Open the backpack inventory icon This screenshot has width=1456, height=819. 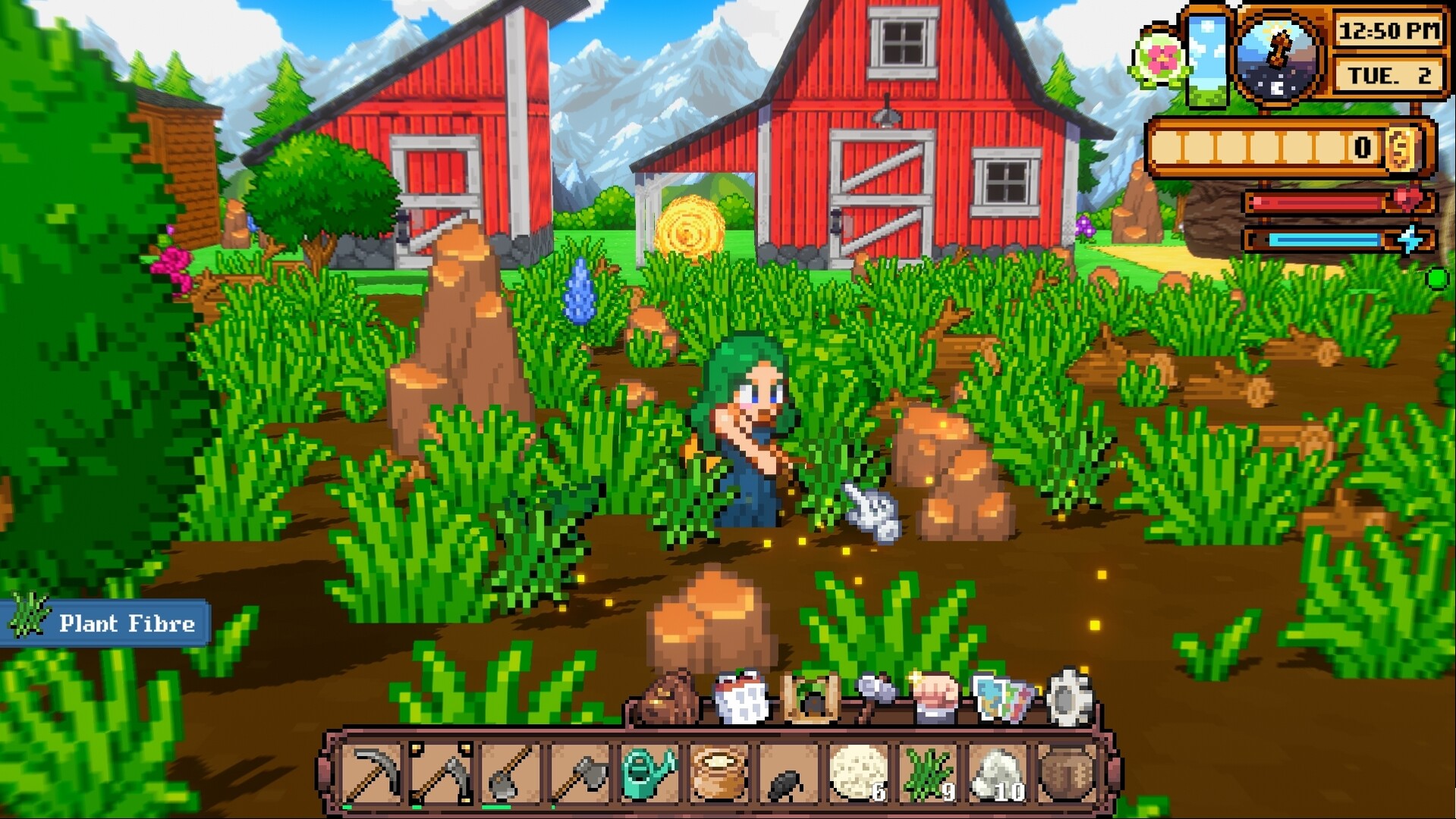(x=667, y=698)
